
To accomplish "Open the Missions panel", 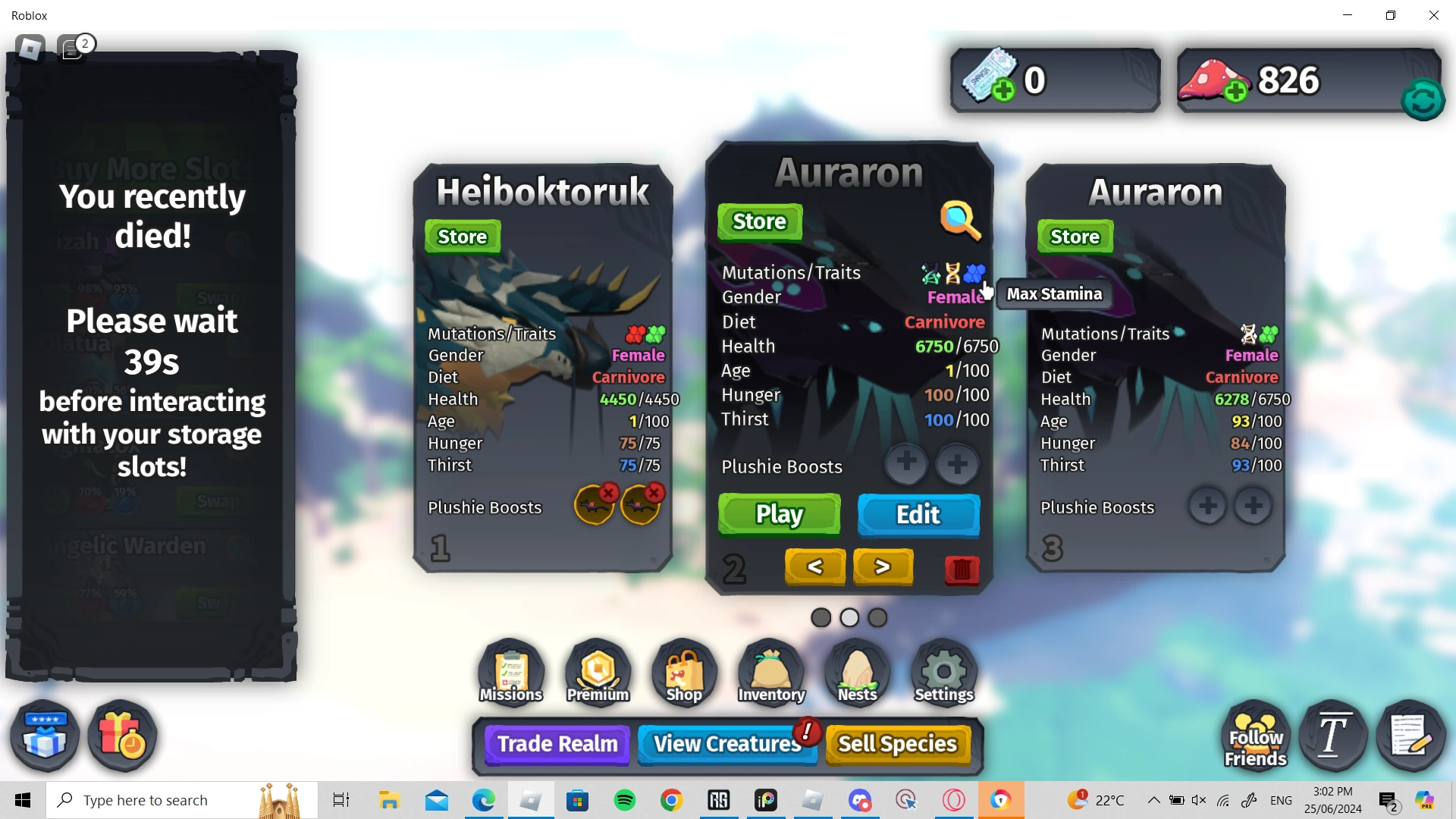I will [x=510, y=671].
